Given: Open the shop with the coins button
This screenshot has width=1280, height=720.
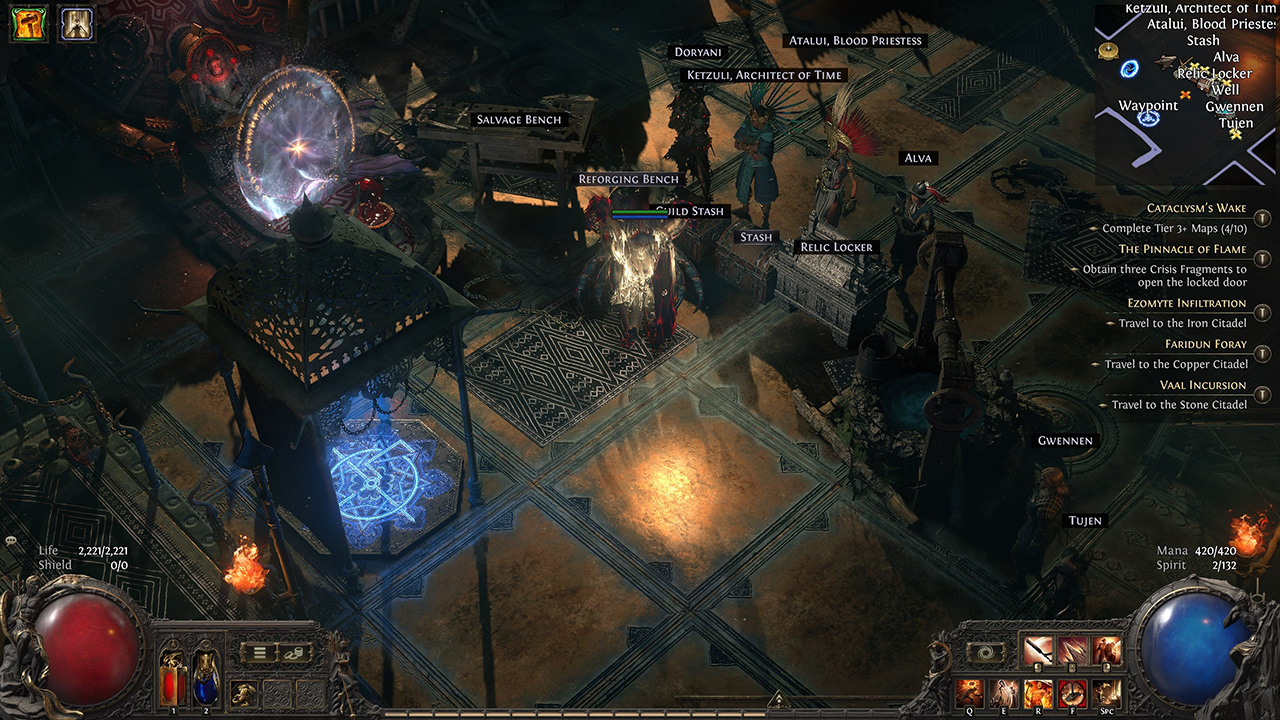Looking at the screenshot, I should click(x=295, y=653).
